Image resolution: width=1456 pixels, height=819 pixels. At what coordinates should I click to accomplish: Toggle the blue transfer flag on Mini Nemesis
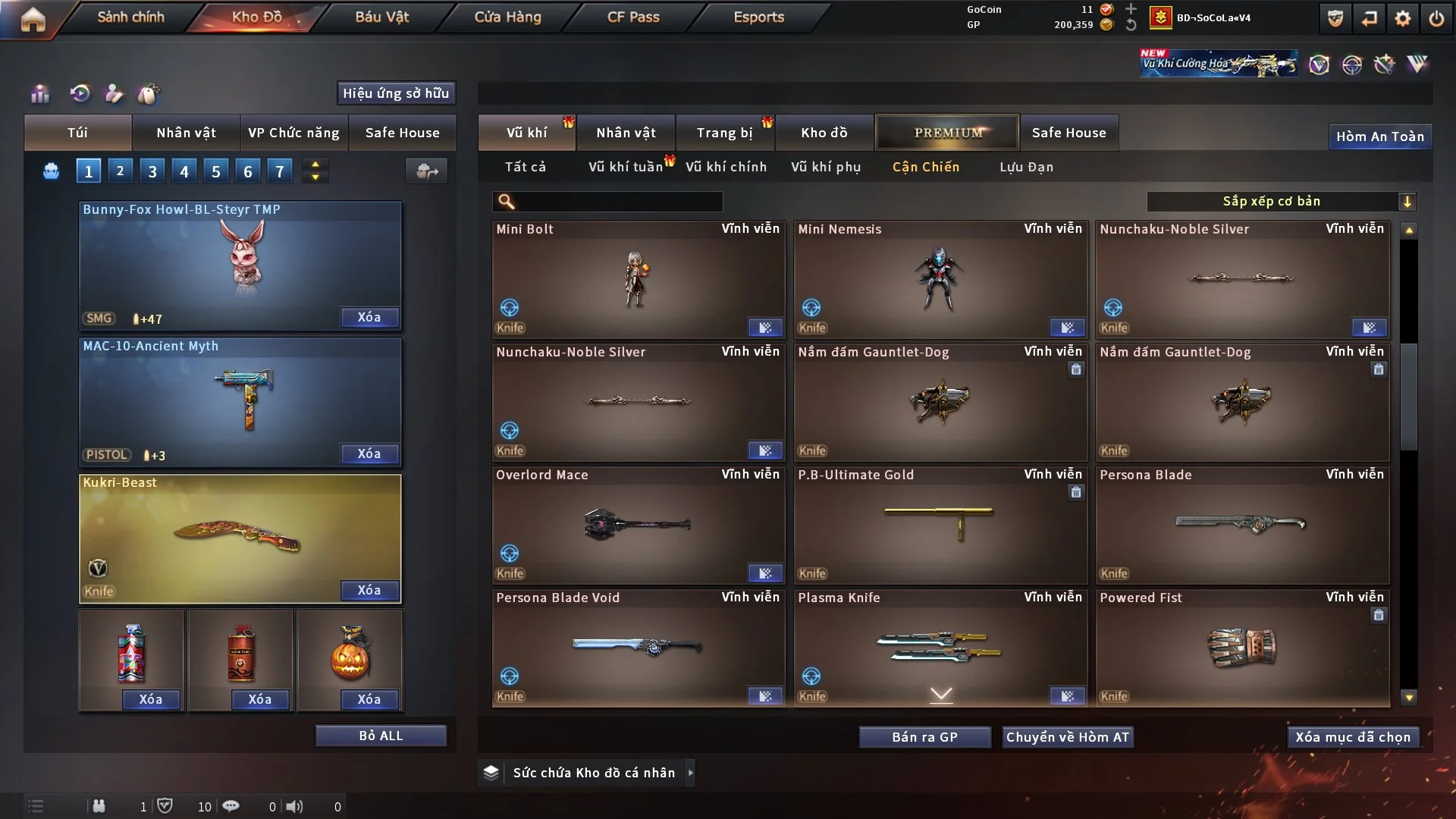click(1068, 328)
